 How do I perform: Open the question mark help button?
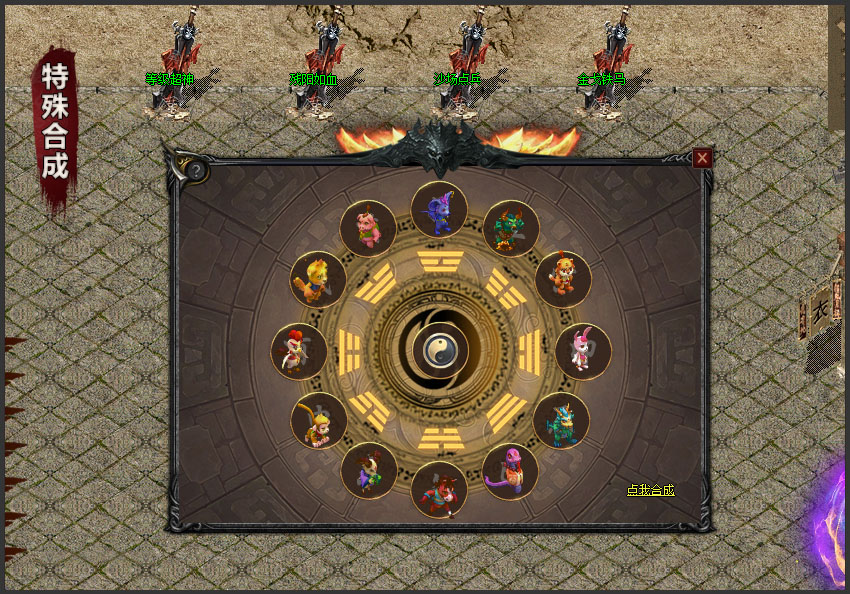click(197, 171)
